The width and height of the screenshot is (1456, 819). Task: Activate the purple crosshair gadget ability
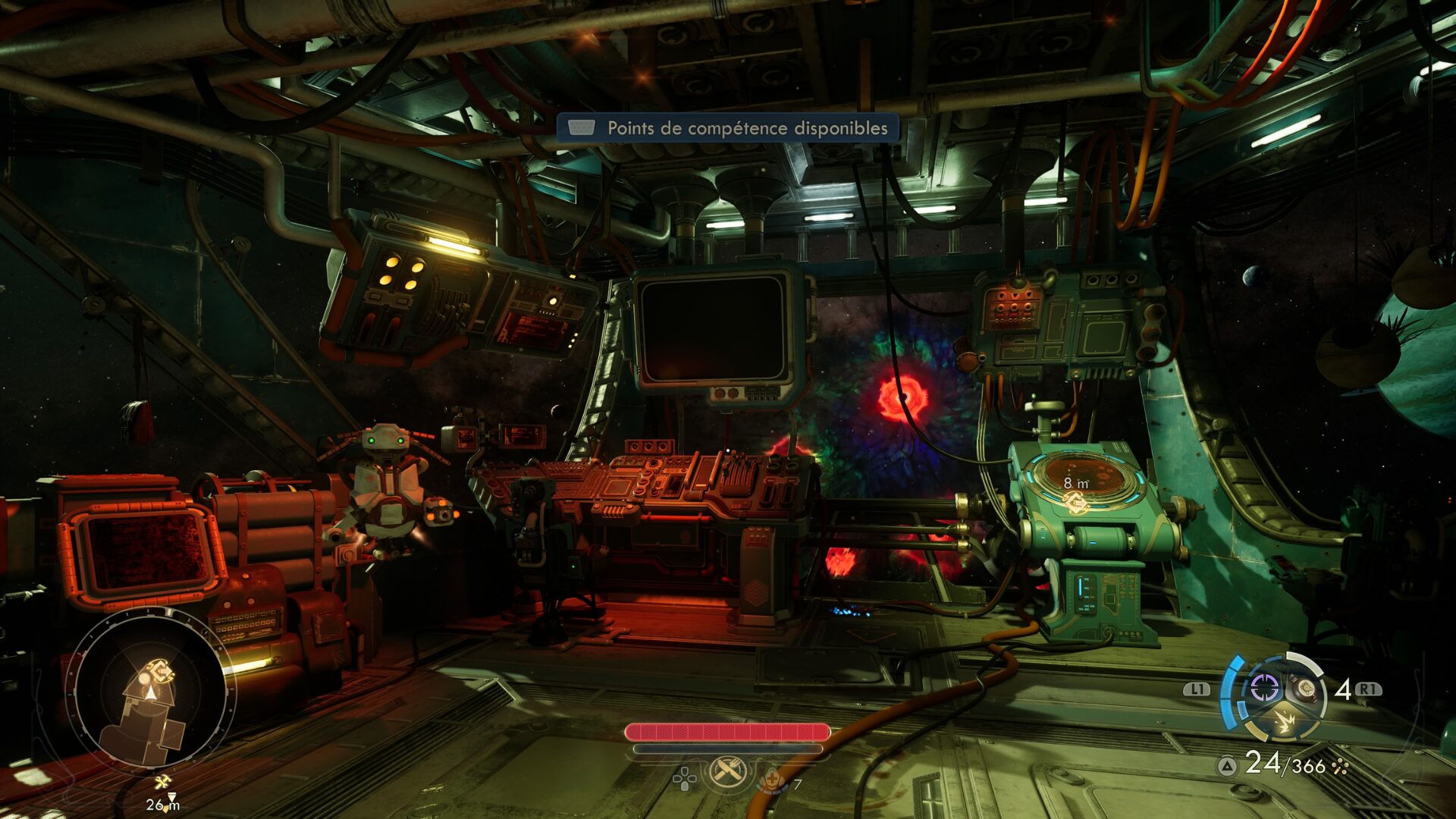tap(1263, 688)
